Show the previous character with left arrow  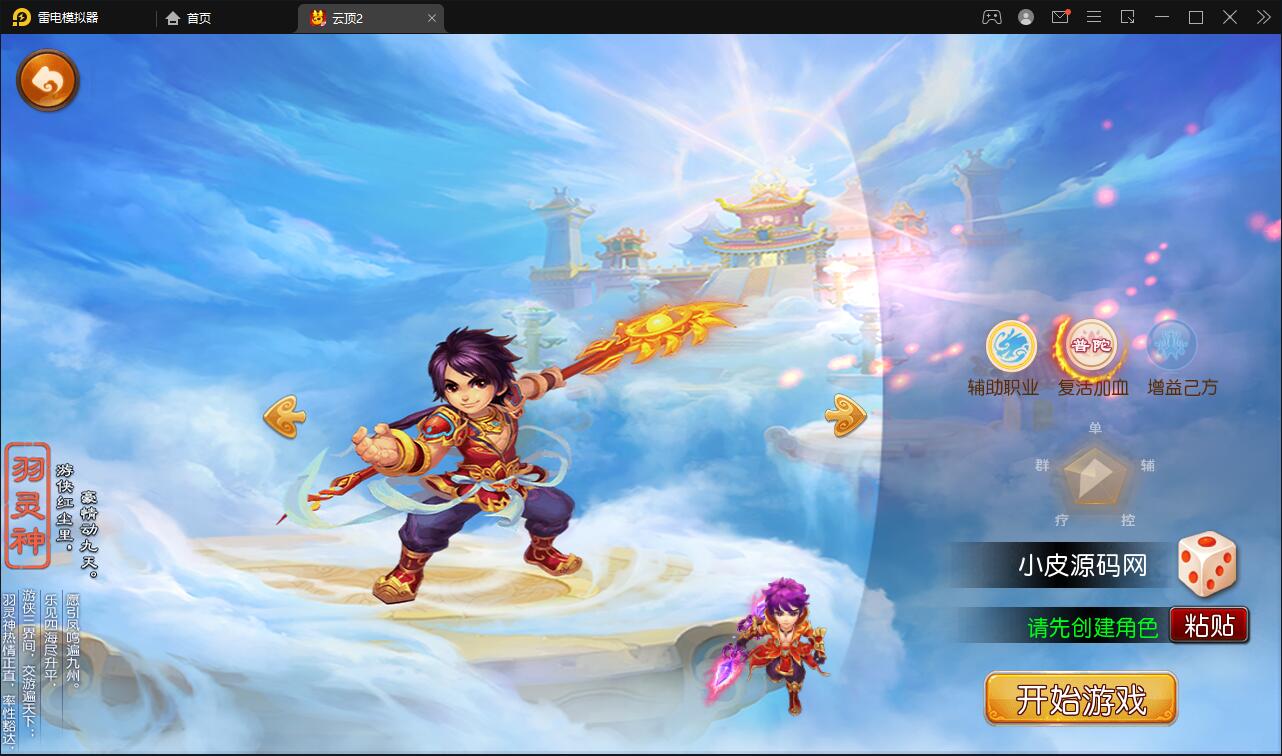coord(284,416)
